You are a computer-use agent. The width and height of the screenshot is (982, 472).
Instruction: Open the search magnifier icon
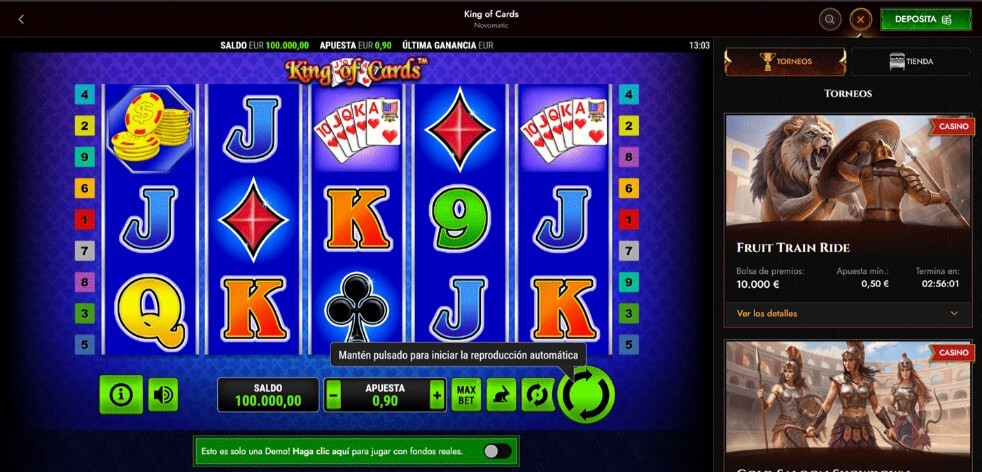[x=829, y=20]
